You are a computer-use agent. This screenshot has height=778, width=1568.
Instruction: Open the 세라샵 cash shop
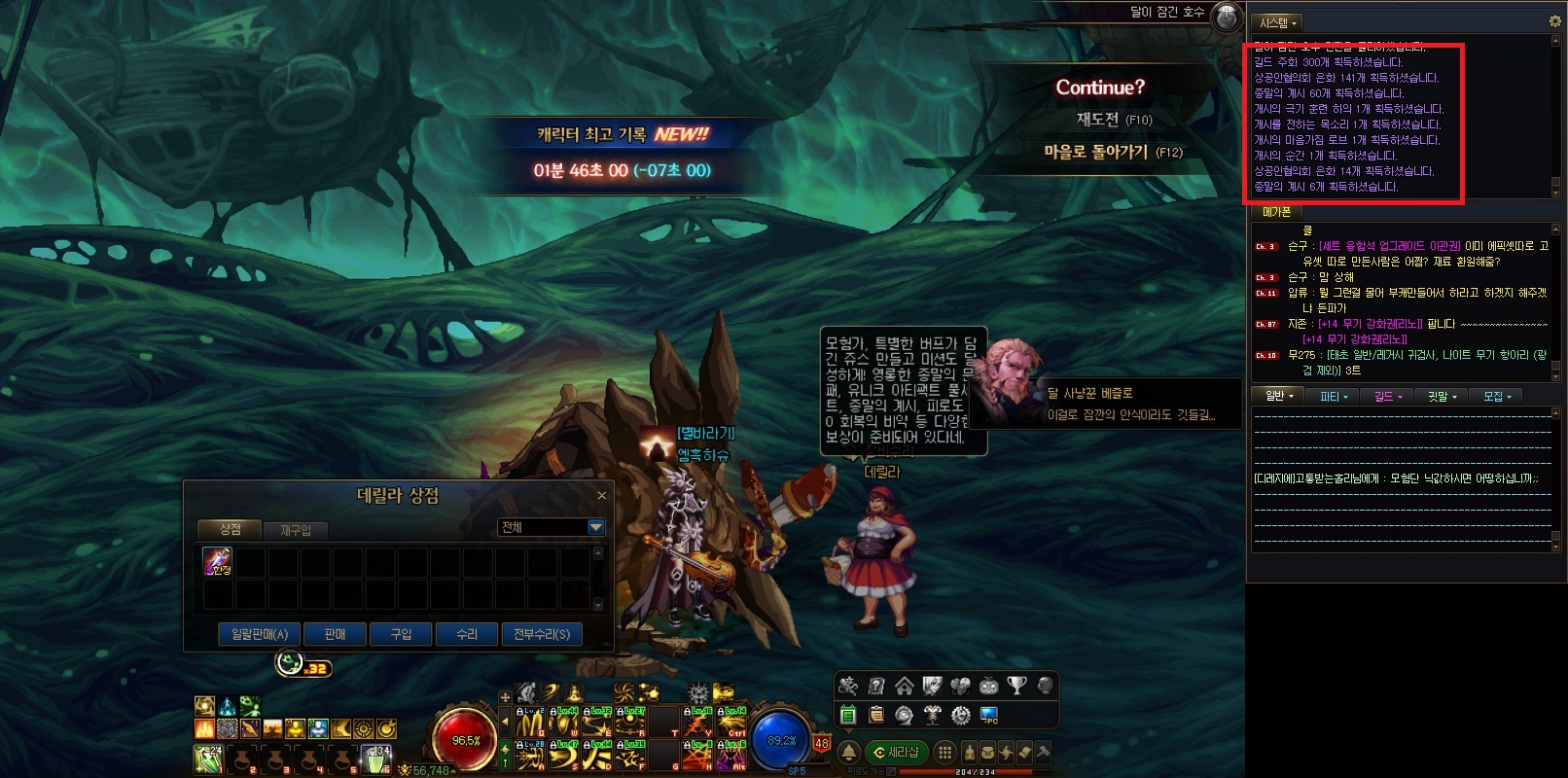tap(897, 752)
